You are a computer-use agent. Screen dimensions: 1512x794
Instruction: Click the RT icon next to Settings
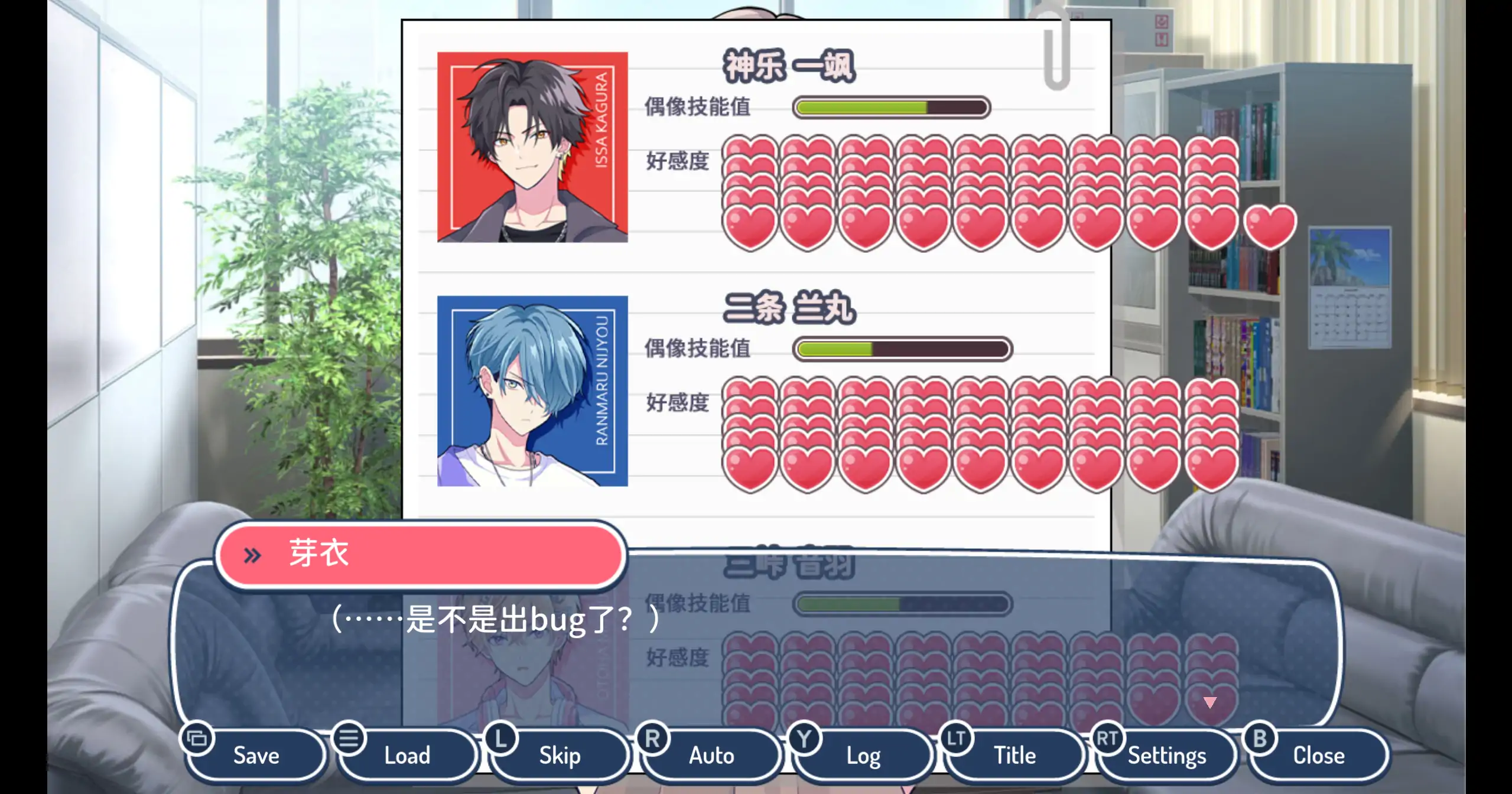[1108, 737]
